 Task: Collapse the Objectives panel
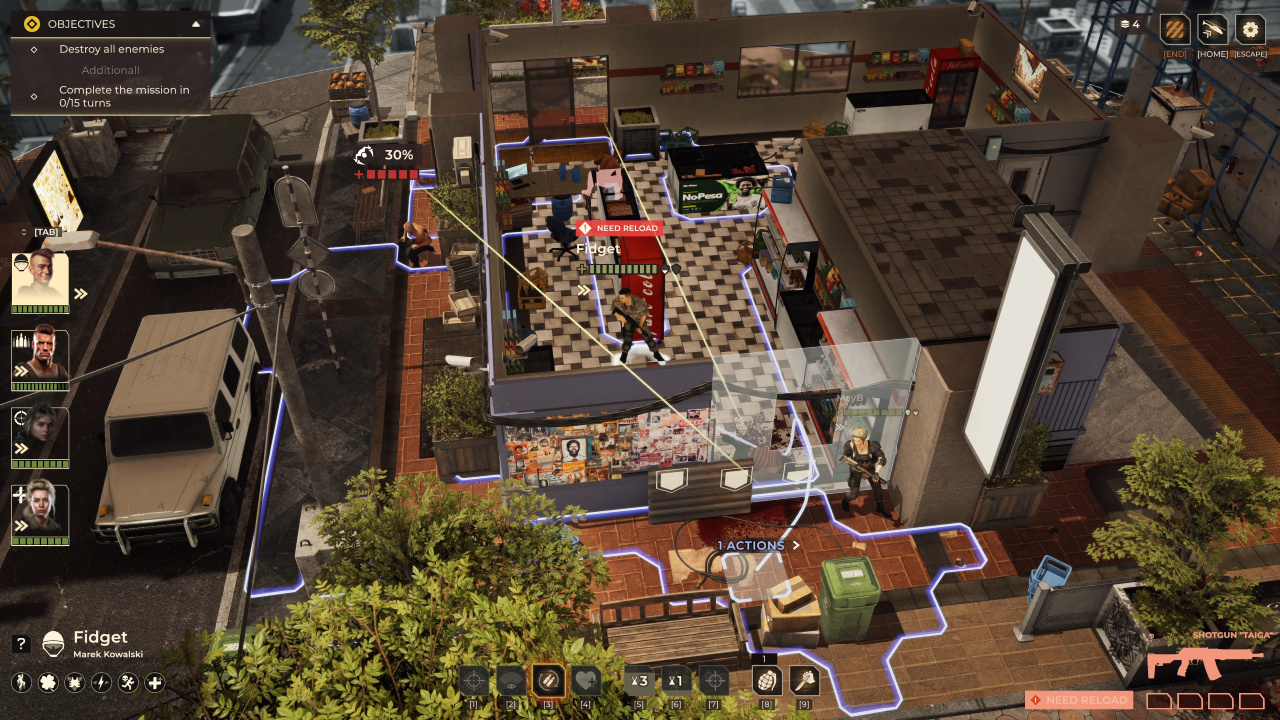196,24
